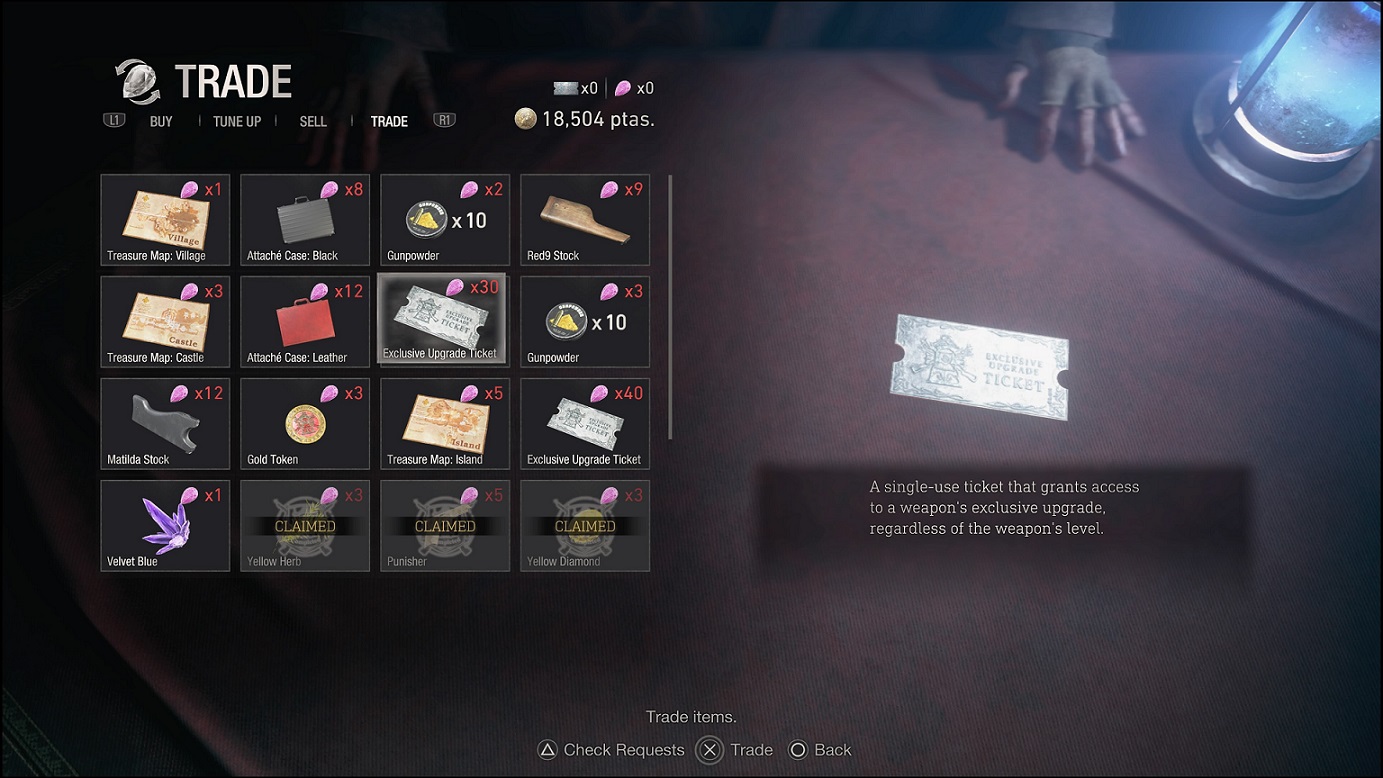Select the Attaché Case: Leather item
This screenshot has width=1383, height=778.
pyautogui.click(x=304, y=321)
